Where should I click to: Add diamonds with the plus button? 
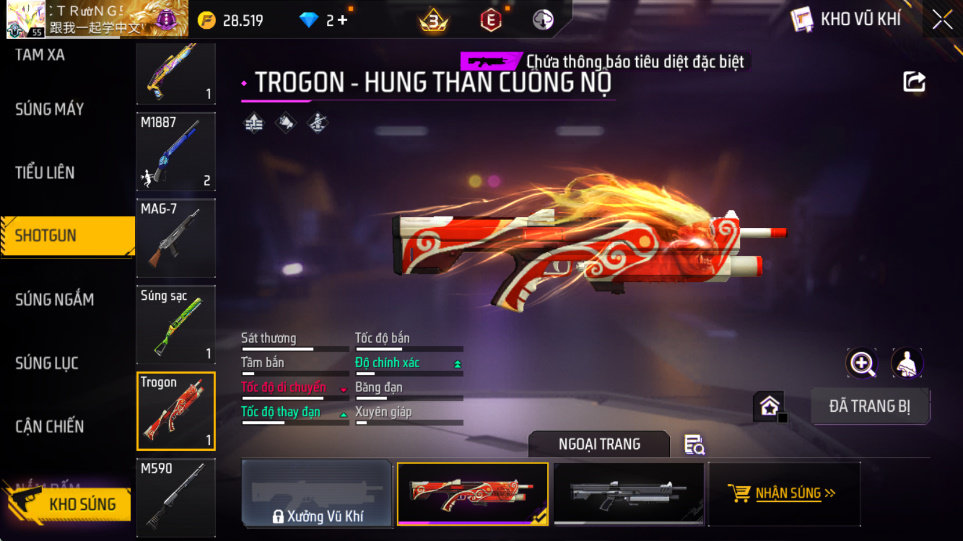[343, 20]
